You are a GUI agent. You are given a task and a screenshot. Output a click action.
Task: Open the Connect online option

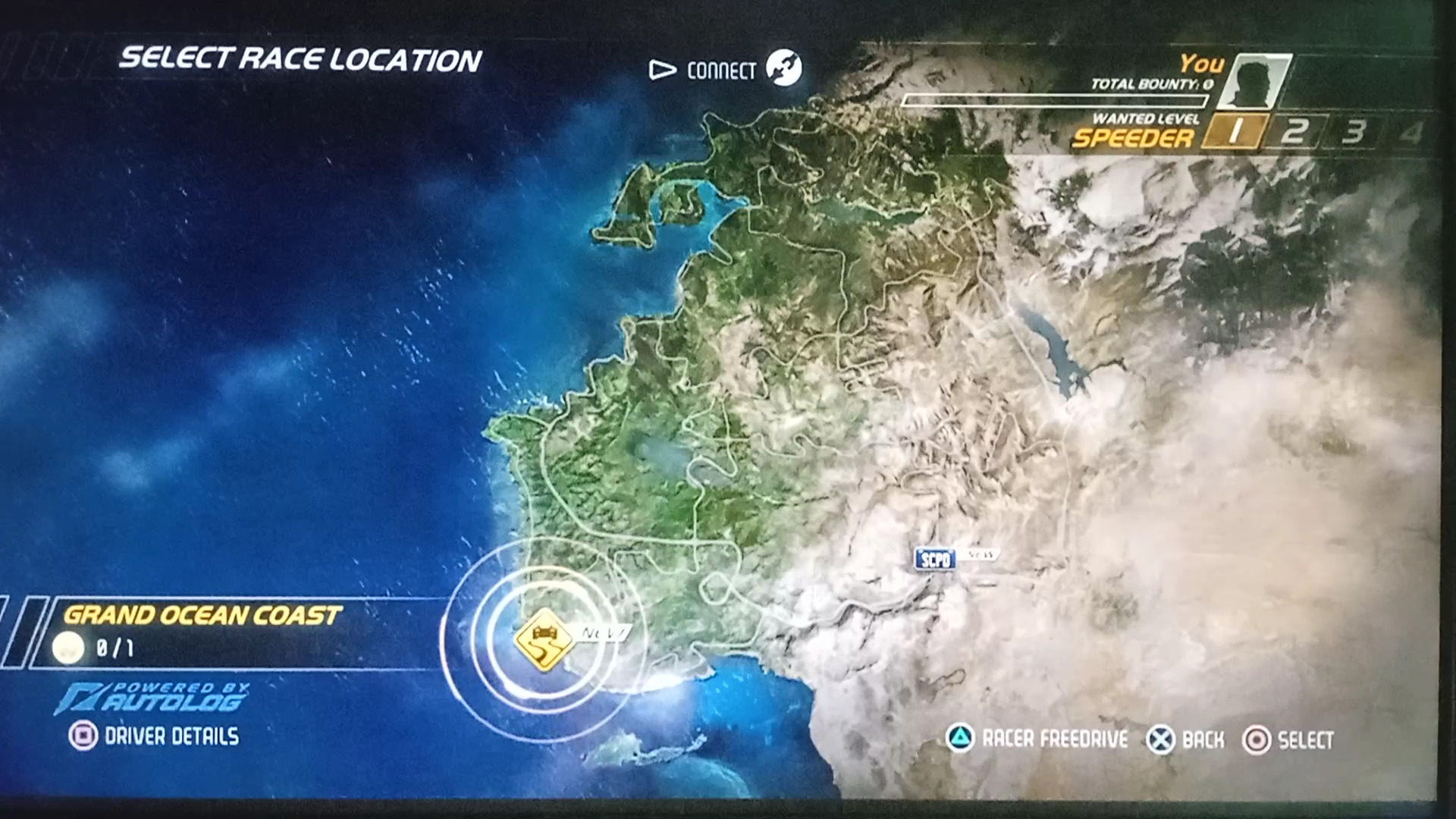tap(724, 71)
